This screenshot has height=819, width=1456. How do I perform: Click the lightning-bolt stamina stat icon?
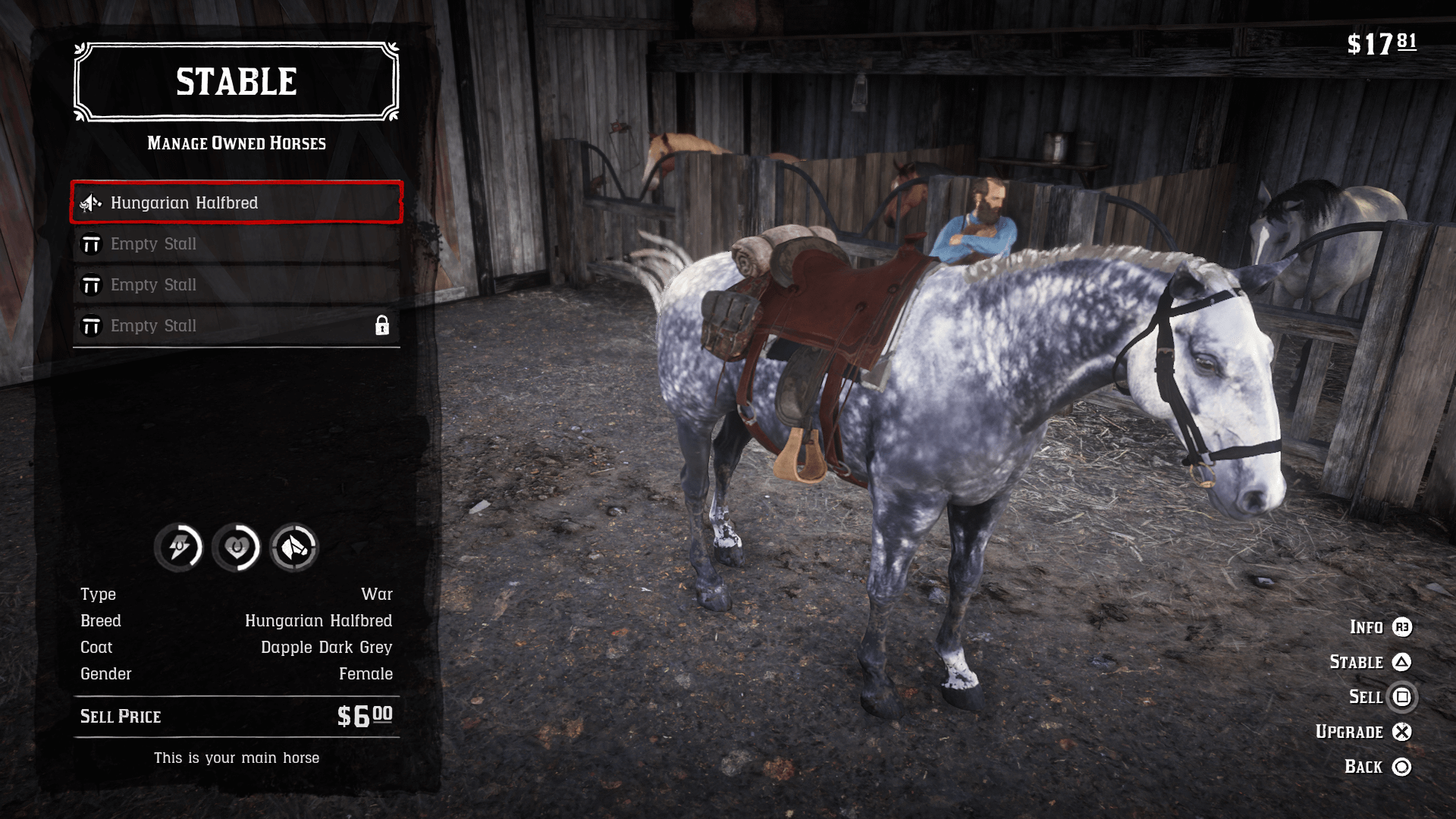(179, 548)
